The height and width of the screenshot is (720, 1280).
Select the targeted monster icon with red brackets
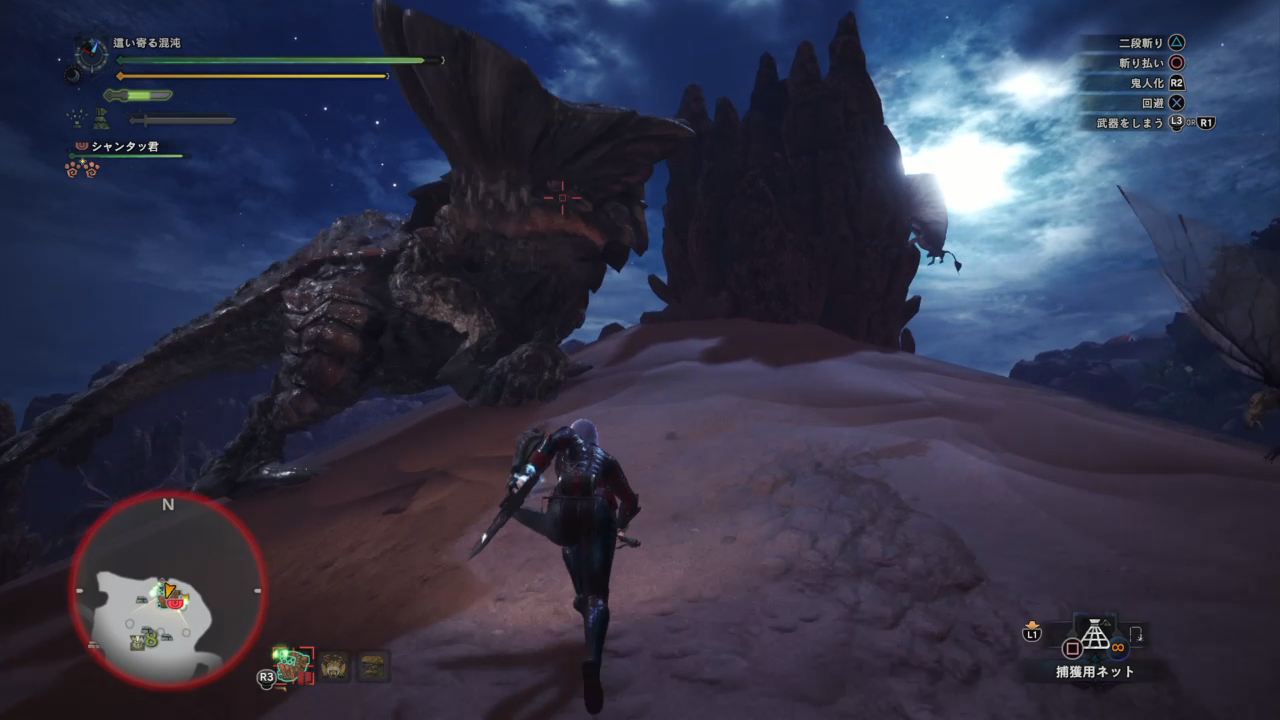click(293, 663)
